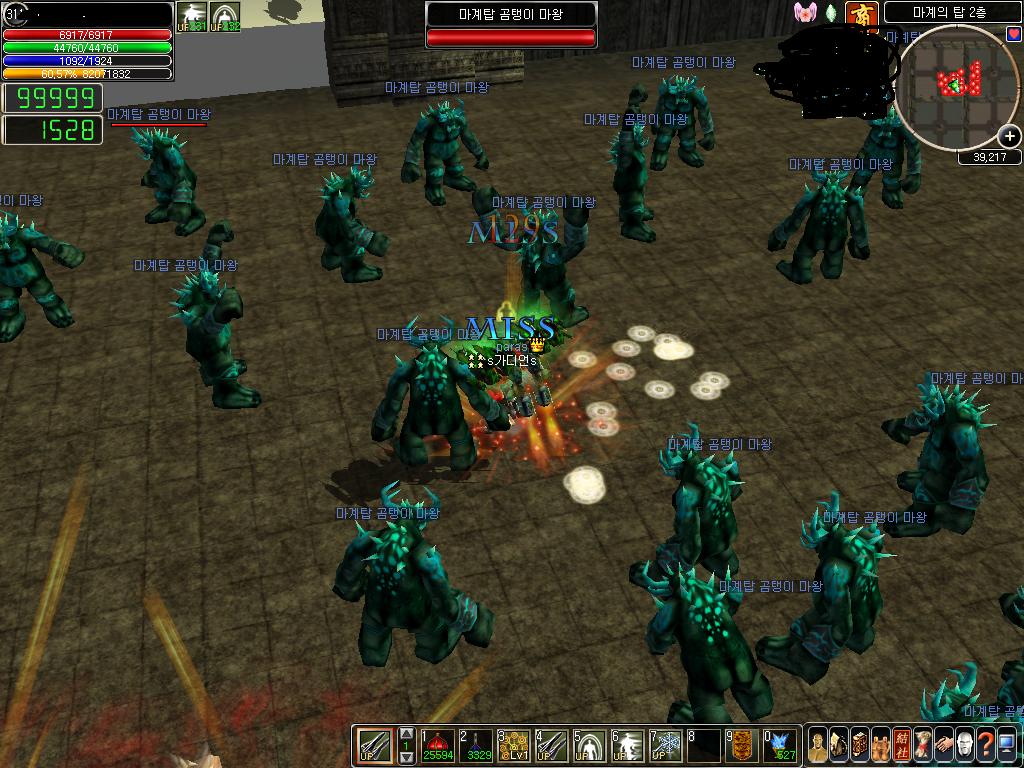Click the minimap's plus zoom button
The image size is (1024, 768).
(1009, 137)
